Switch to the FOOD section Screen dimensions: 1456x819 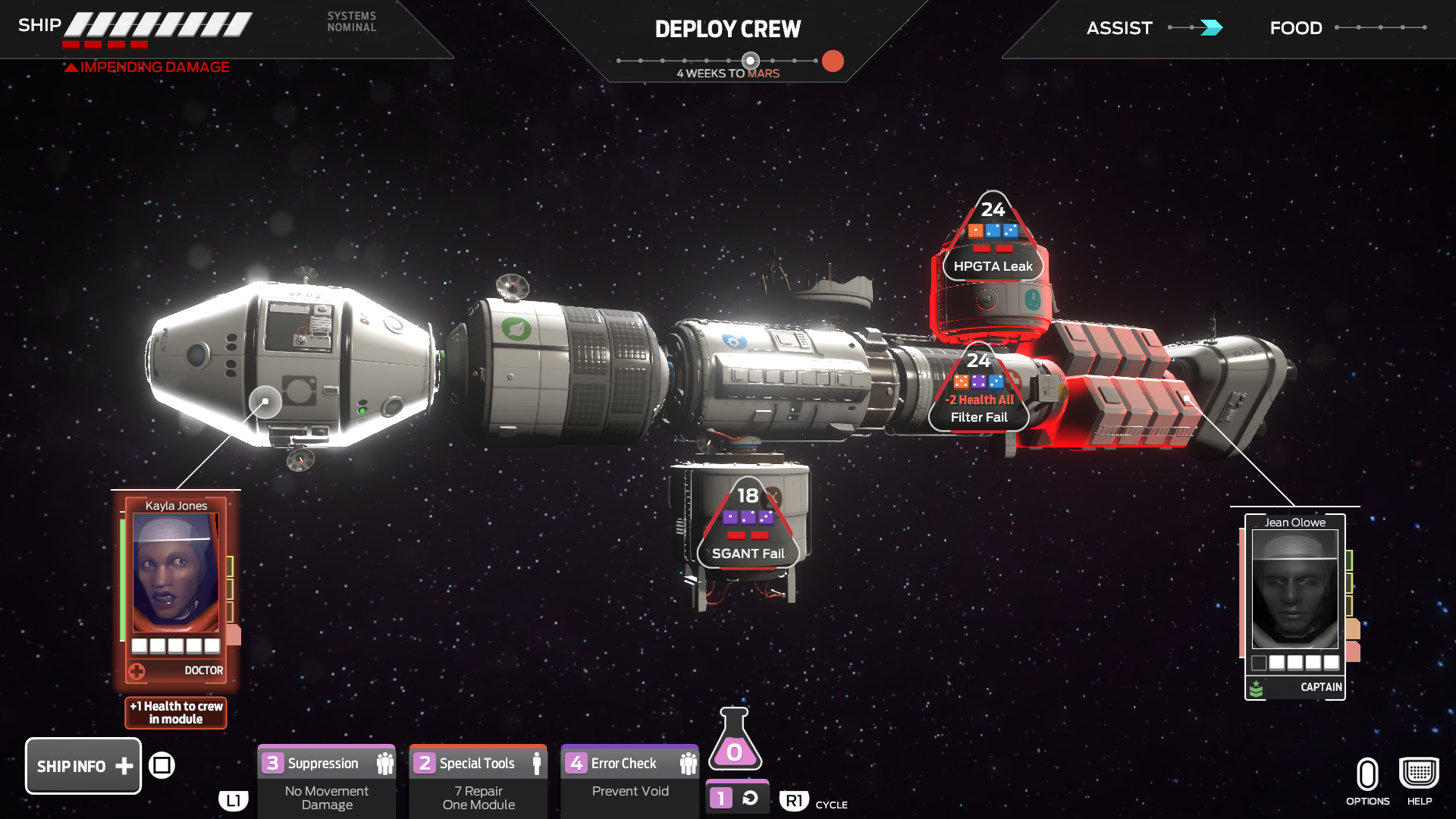click(x=1295, y=28)
